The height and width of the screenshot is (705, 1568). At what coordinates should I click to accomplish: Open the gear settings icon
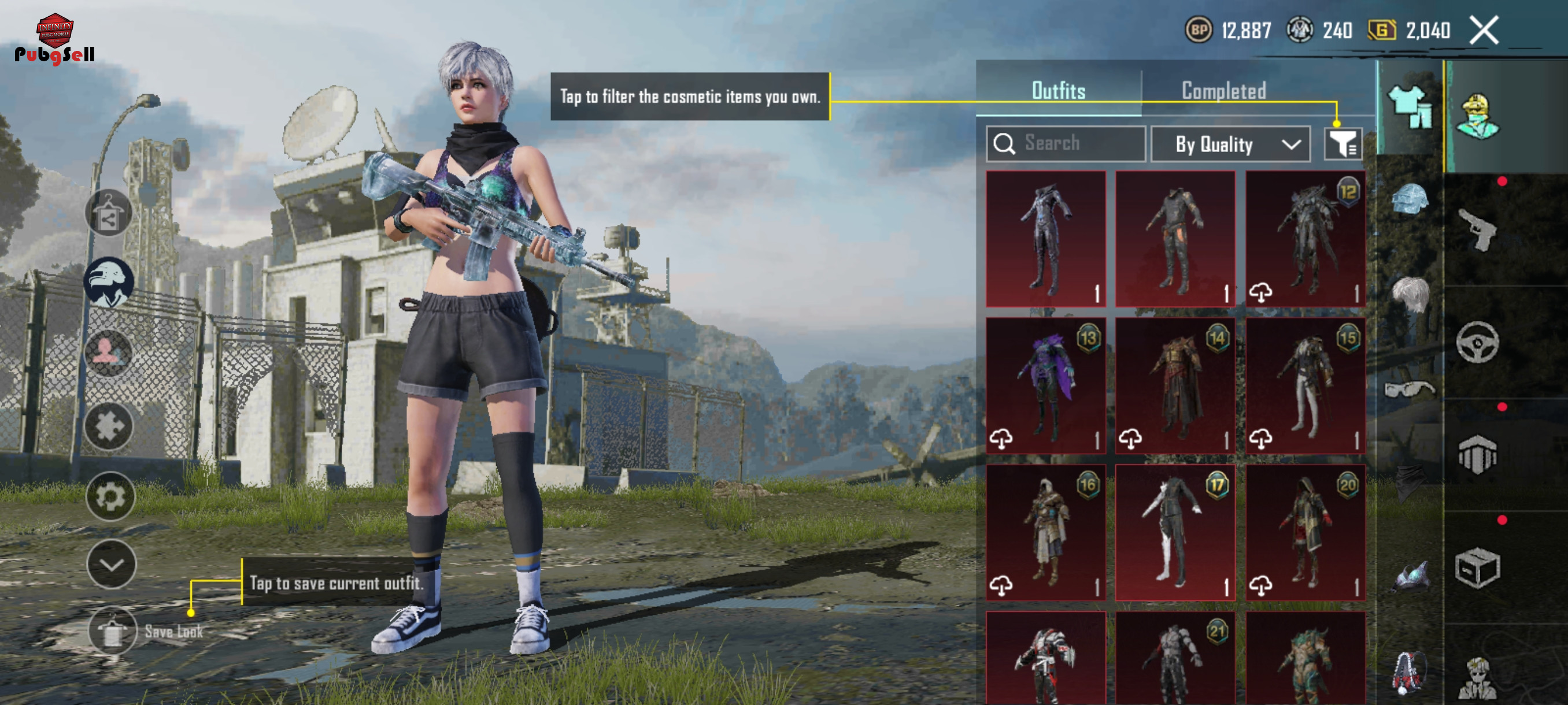[110, 496]
